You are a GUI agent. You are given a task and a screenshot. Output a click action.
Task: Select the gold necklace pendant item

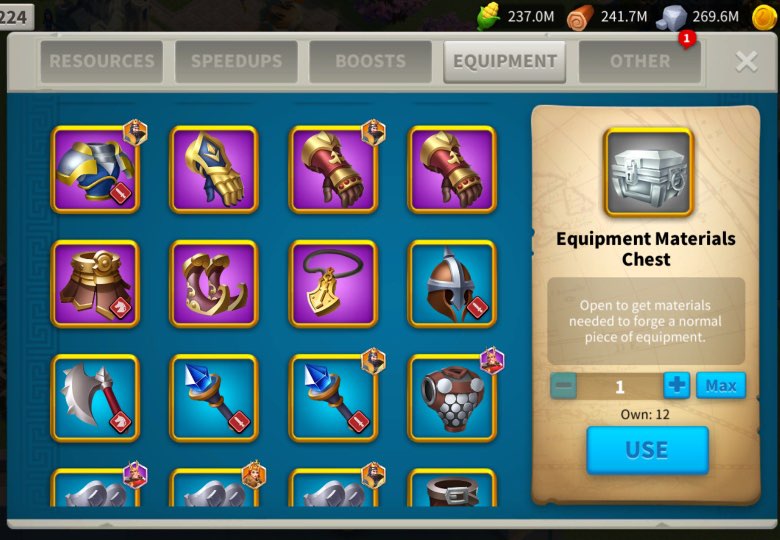pyautogui.click(x=333, y=283)
